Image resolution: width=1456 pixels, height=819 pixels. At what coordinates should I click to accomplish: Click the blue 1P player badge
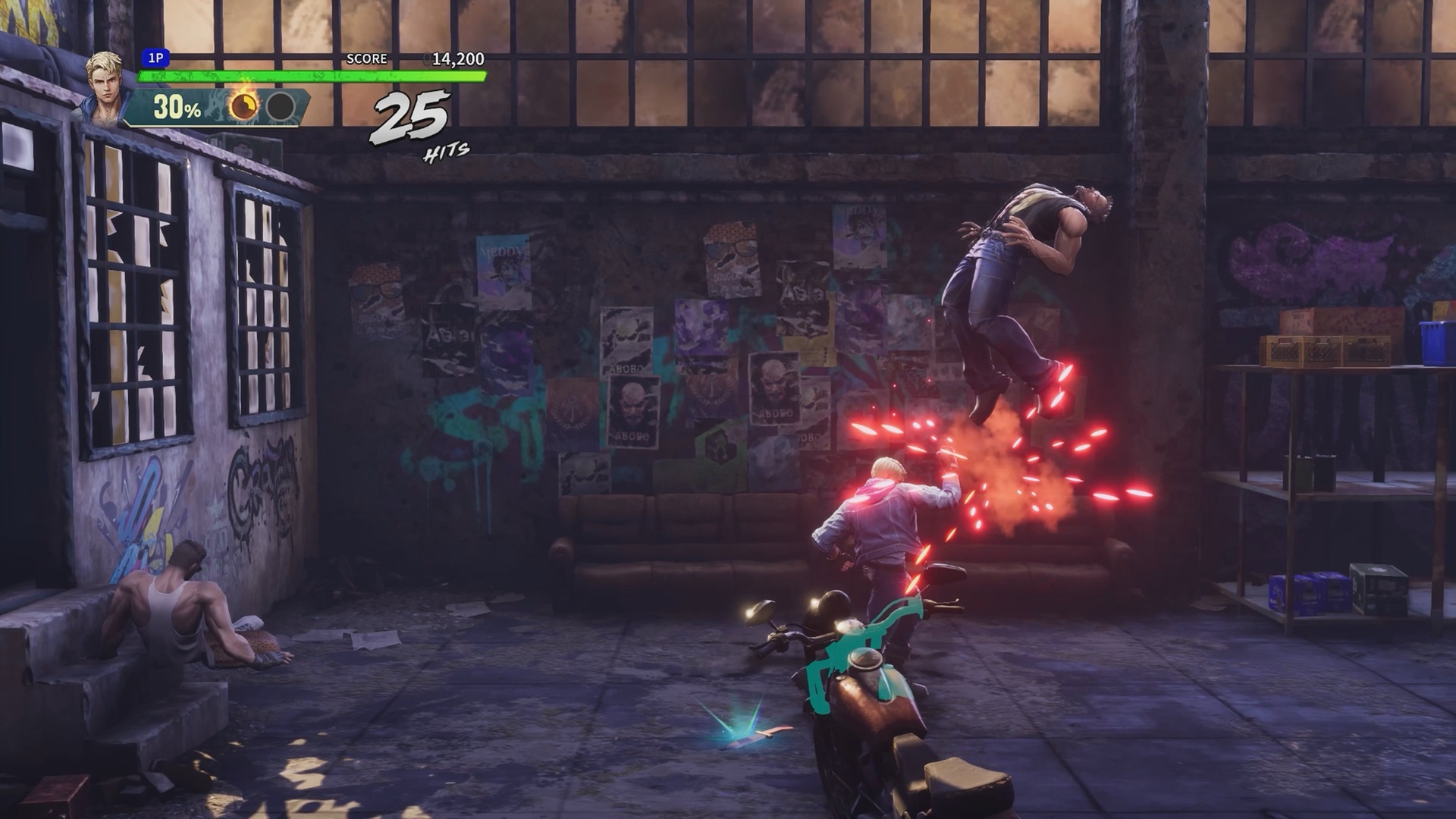click(x=155, y=58)
